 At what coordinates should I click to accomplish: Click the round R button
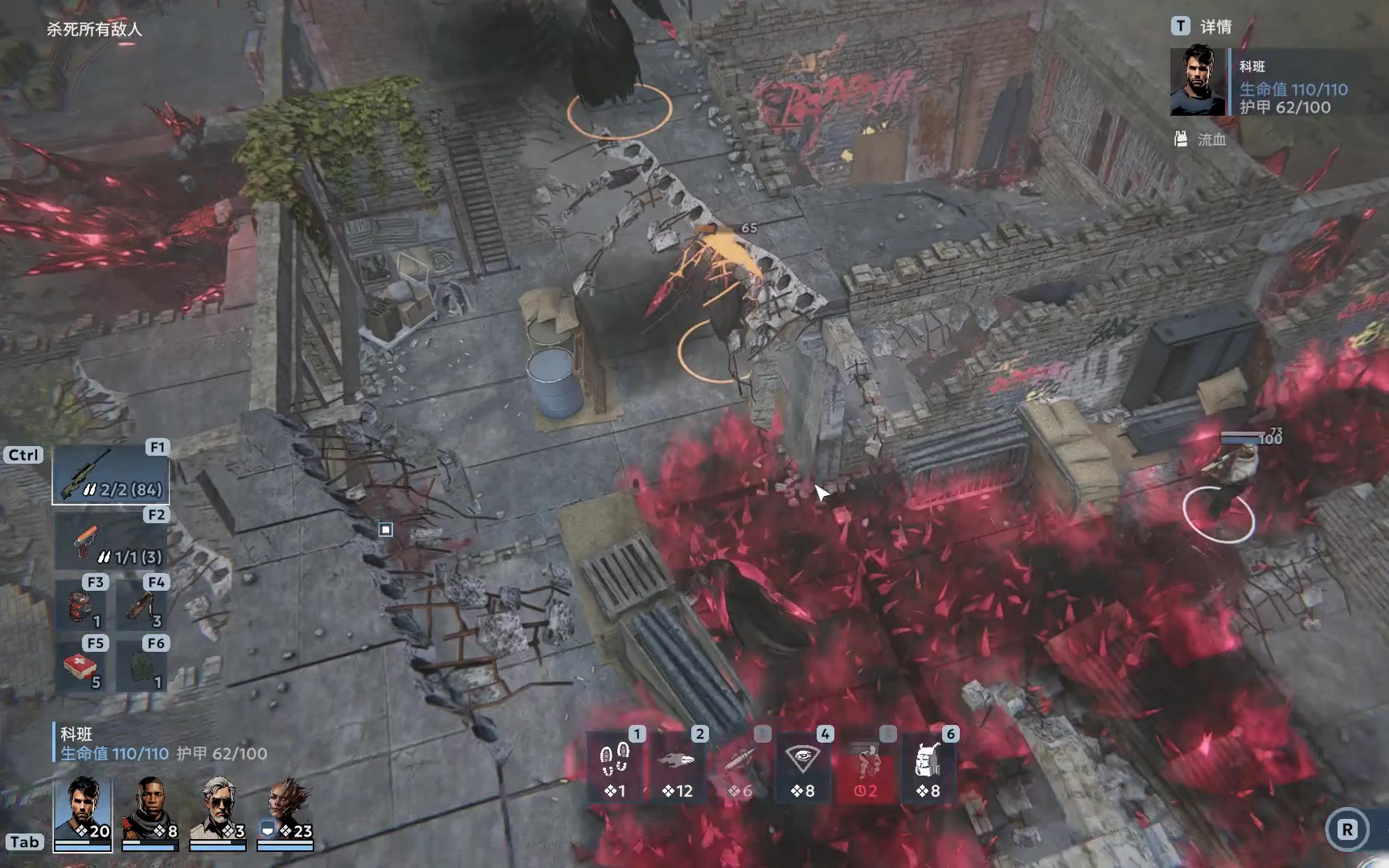click(1347, 829)
